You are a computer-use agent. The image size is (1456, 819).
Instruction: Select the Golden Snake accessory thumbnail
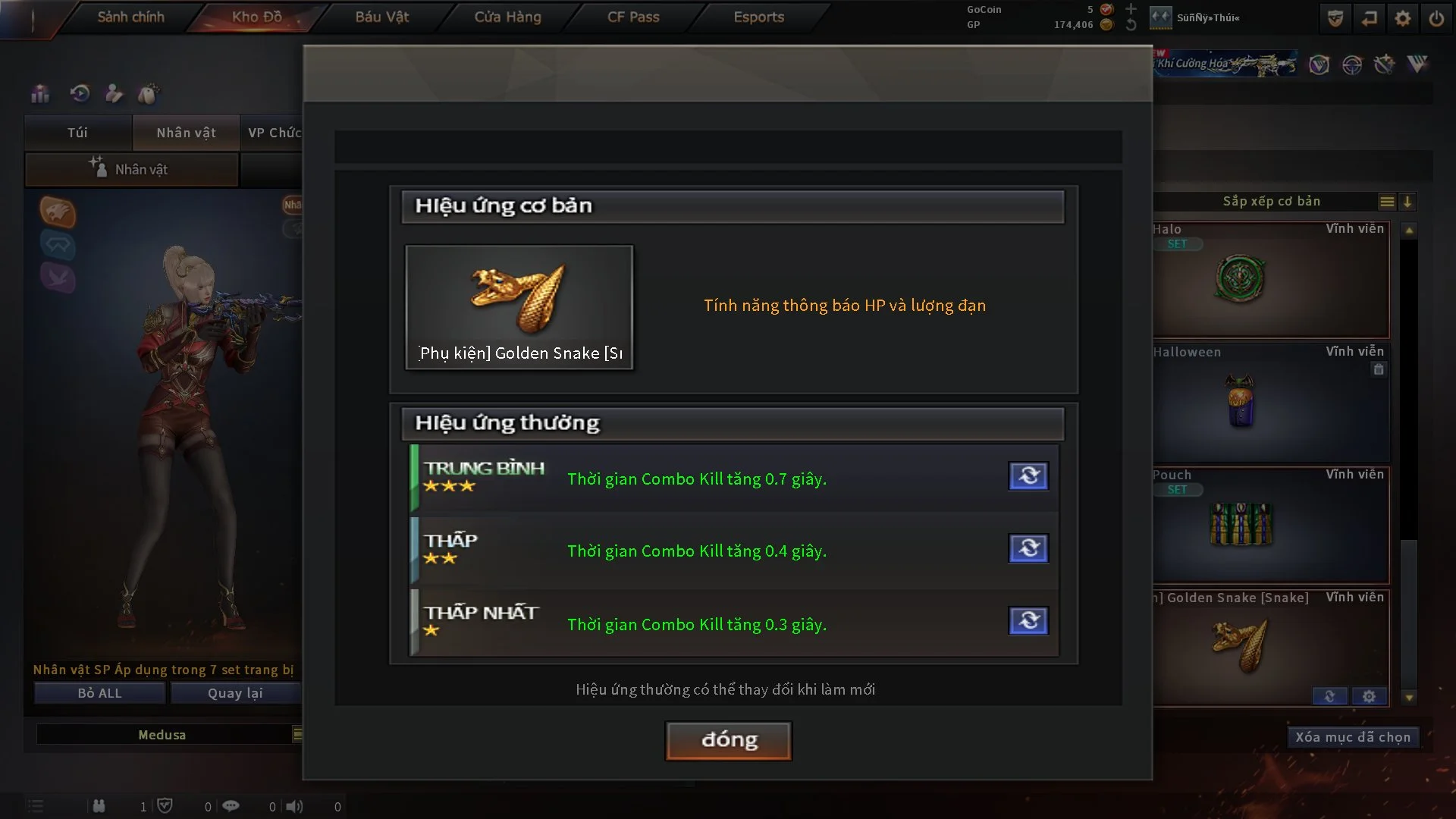point(519,307)
